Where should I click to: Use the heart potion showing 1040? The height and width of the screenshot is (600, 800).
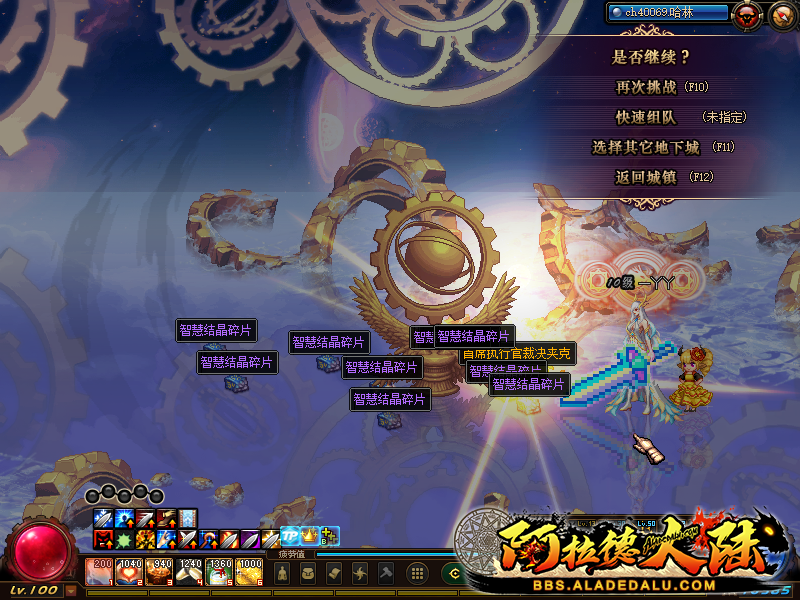[x=130, y=572]
